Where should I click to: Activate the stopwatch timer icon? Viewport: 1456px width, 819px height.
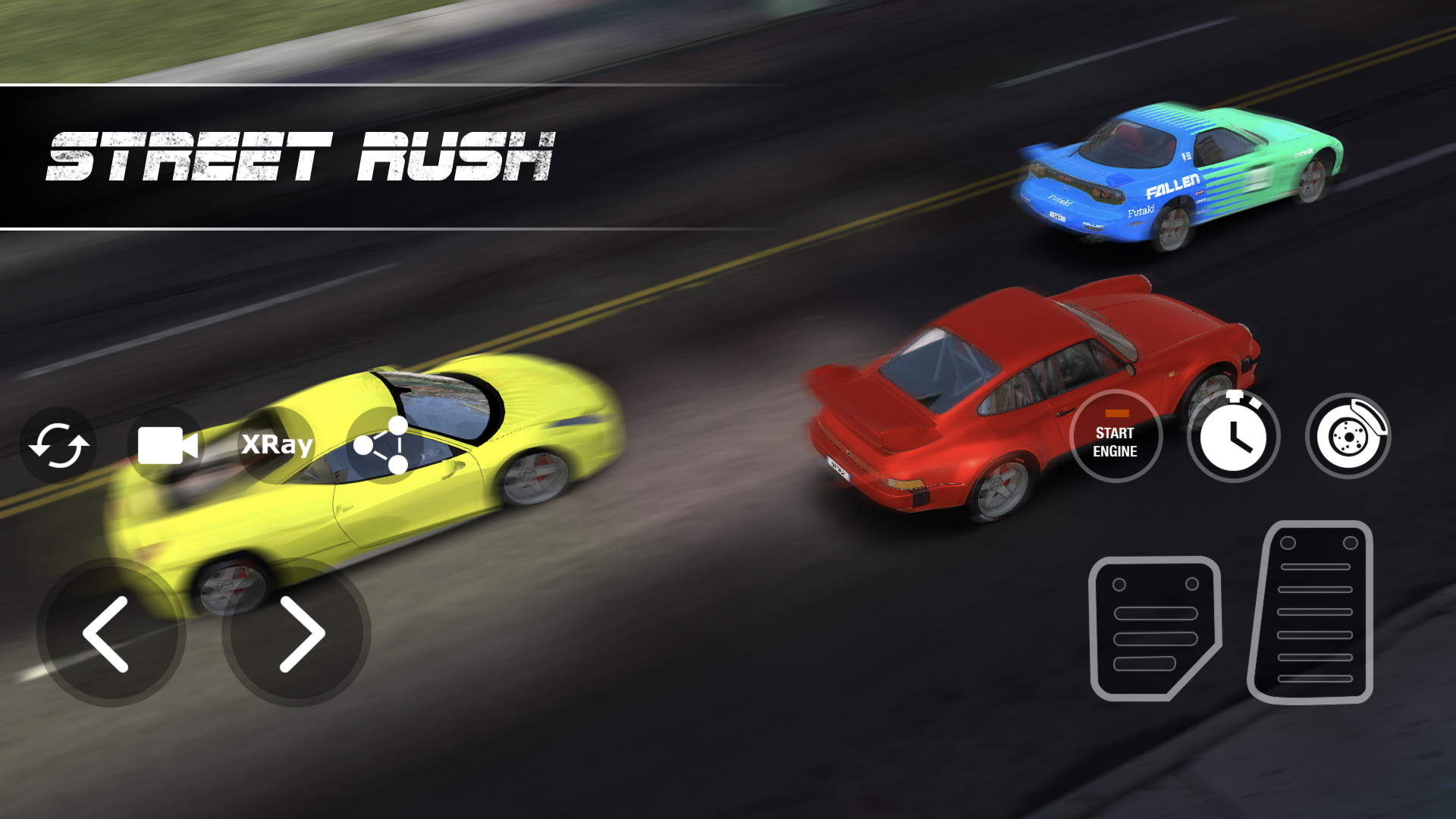click(1234, 436)
